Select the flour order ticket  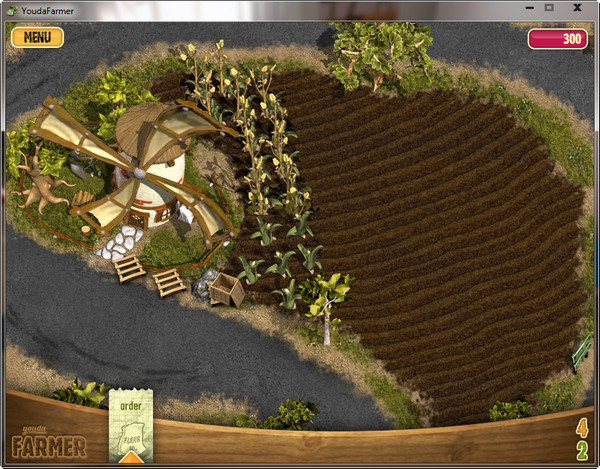pyautogui.click(x=131, y=425)
